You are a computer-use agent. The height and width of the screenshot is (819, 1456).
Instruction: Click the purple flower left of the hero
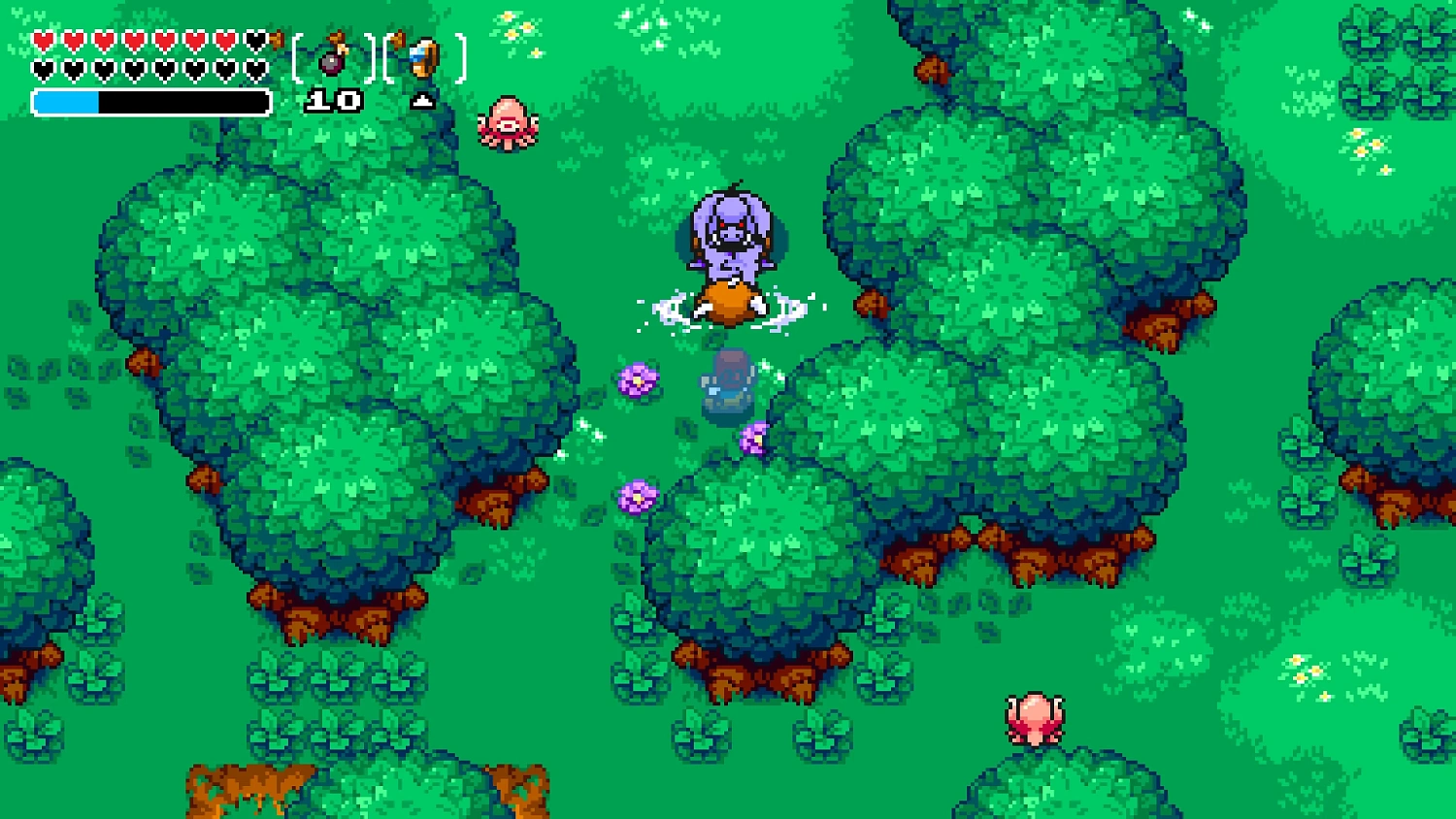click(636, 380)
